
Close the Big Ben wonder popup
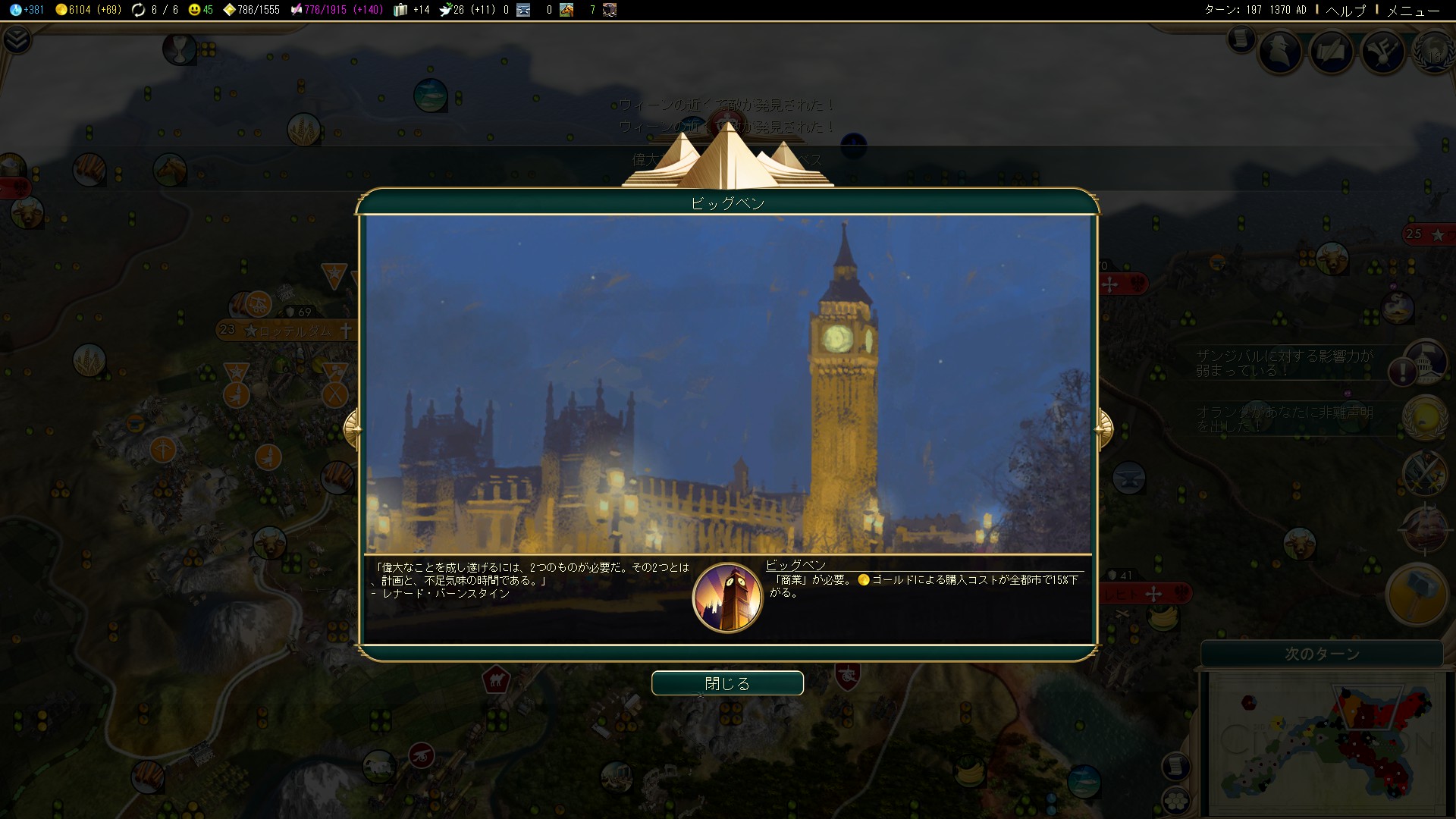click(726, 683)
